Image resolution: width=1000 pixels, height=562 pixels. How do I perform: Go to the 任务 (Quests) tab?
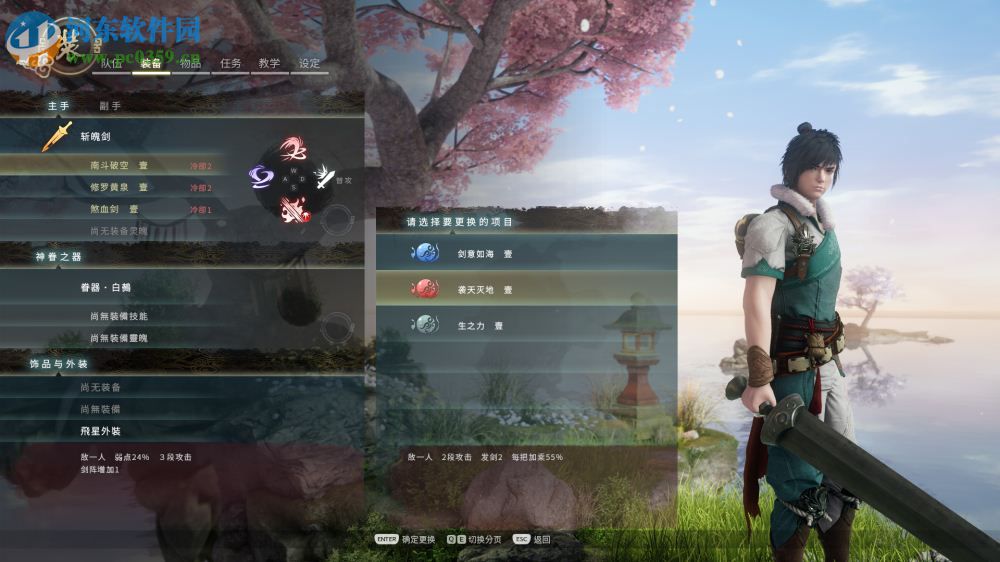pos(231,63)
